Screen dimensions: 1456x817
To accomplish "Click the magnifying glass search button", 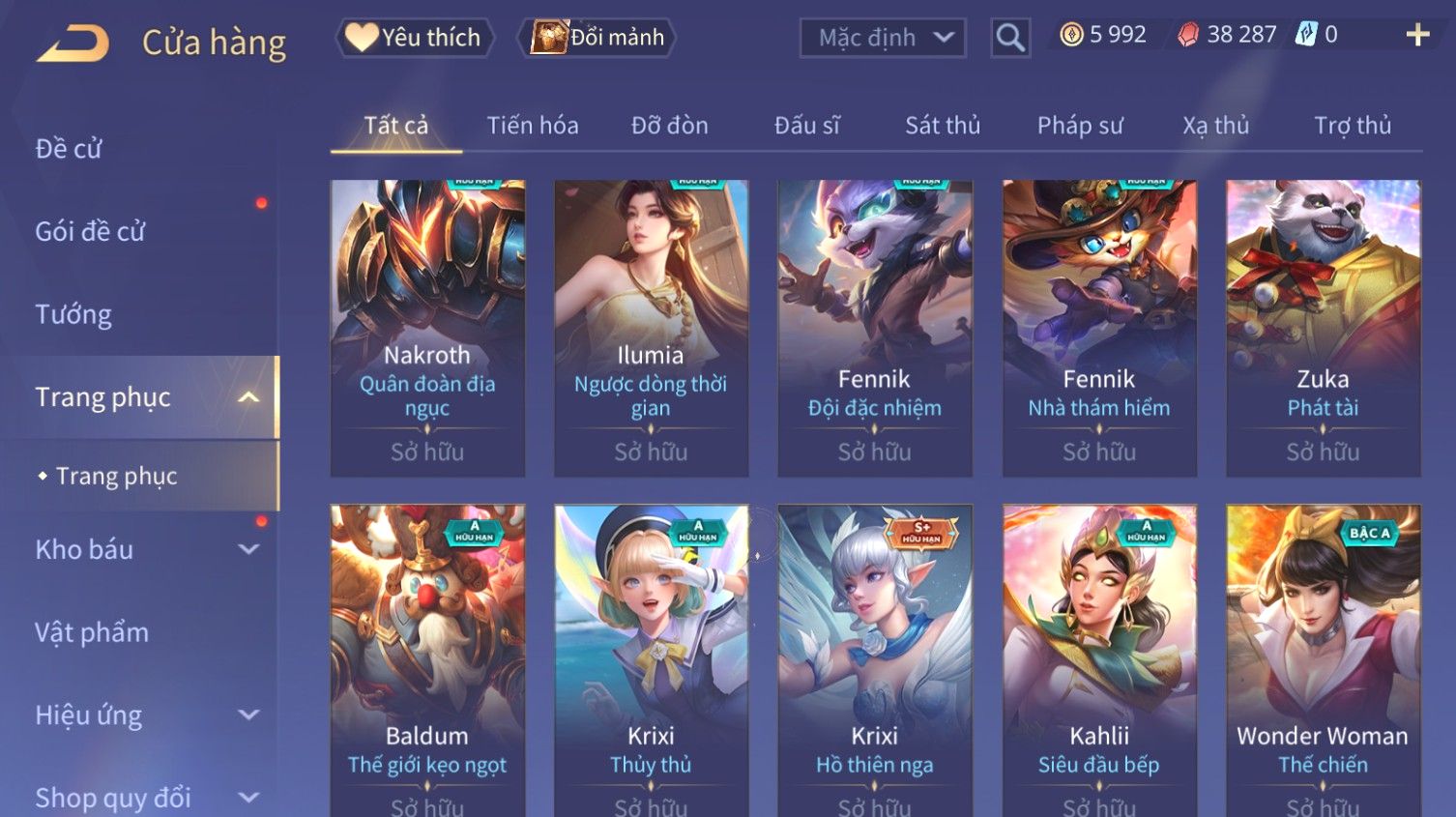I will tap(1009, 38).
